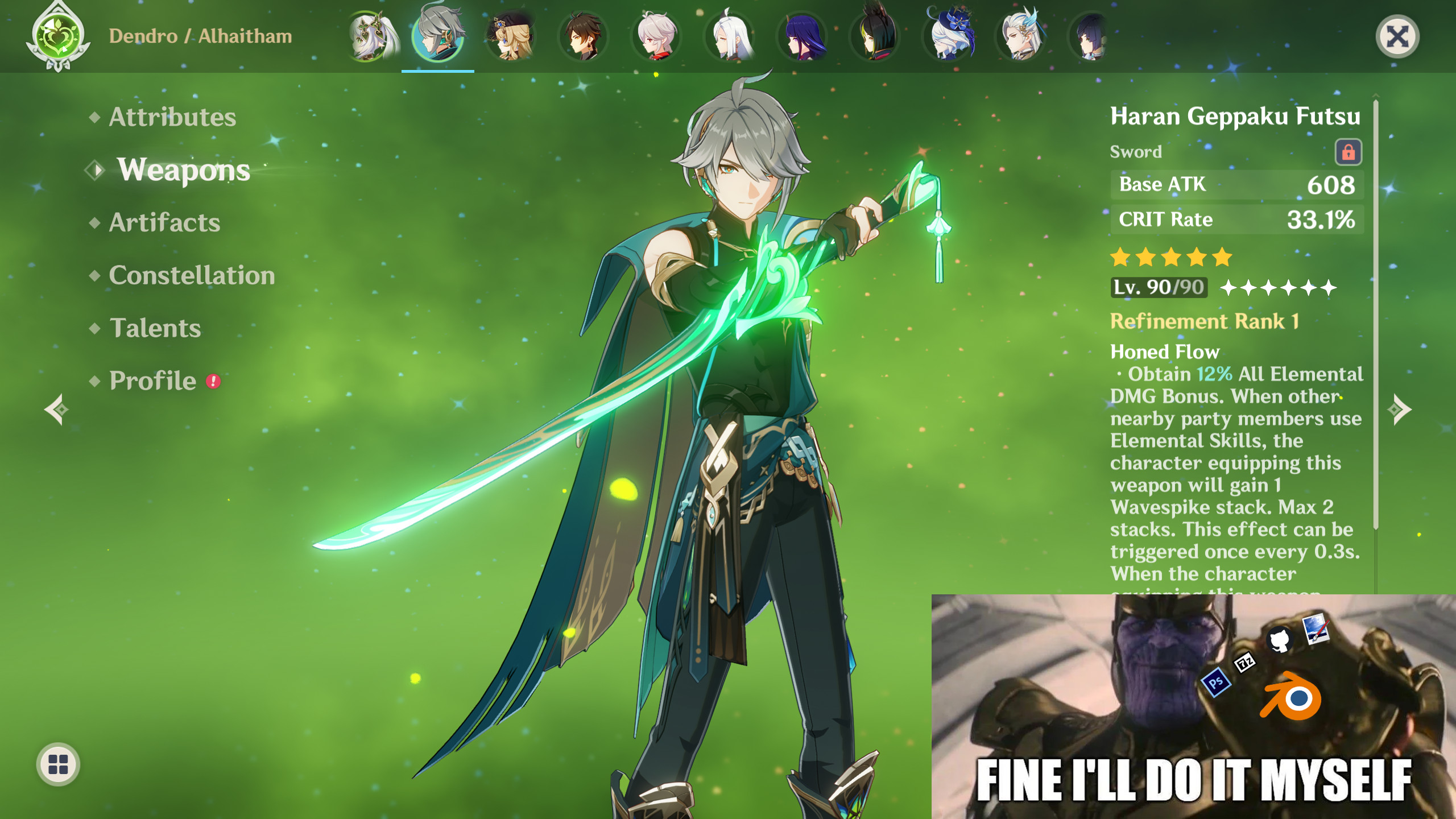Click the Dendro element emblem top-left

click(57, 36)
